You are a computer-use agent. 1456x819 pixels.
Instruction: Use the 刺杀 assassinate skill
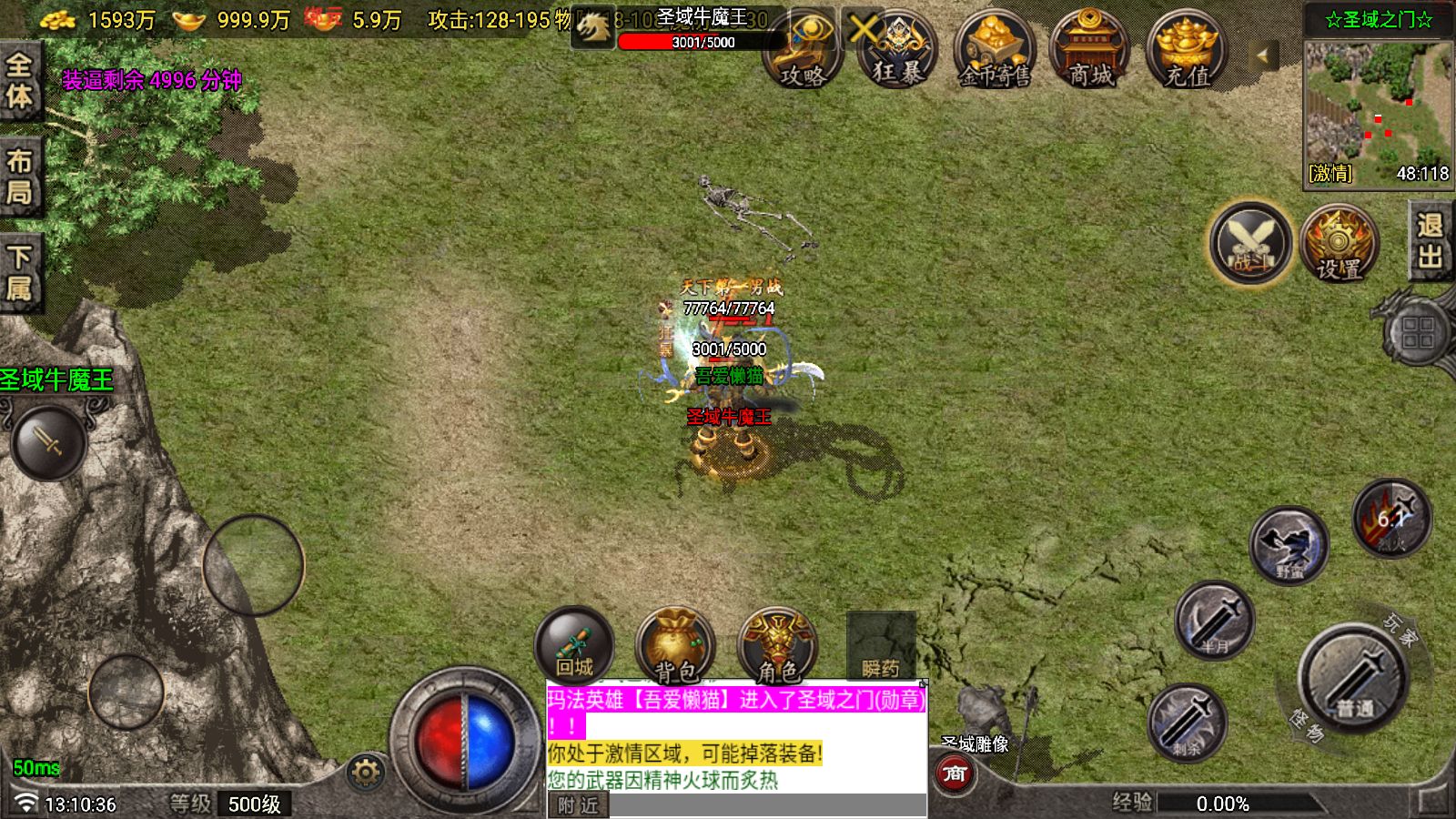[1187, 723]
